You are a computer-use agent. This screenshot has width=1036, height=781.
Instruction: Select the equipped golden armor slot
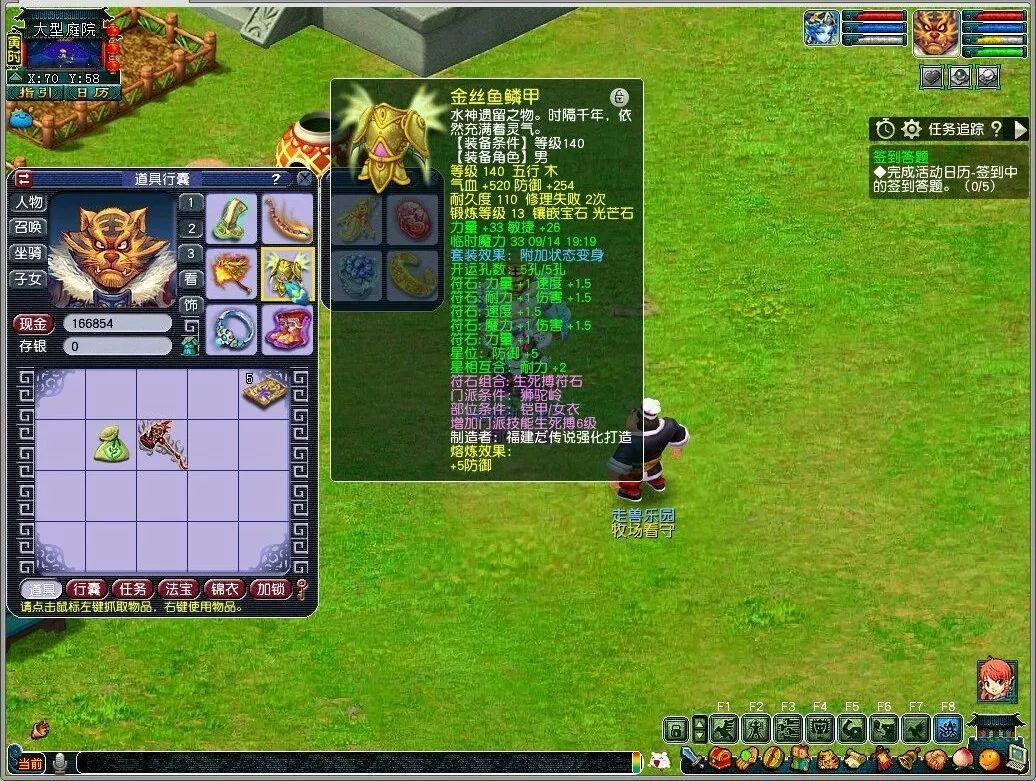(287, 273)
